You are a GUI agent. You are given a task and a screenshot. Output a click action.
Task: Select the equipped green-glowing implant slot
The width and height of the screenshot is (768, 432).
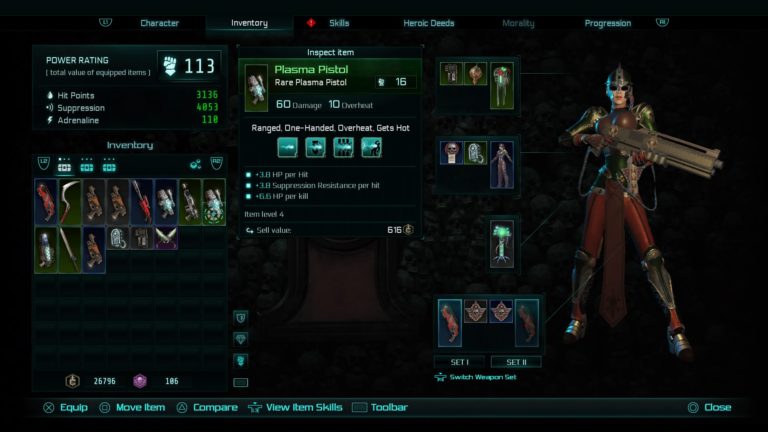pos(501,243)
